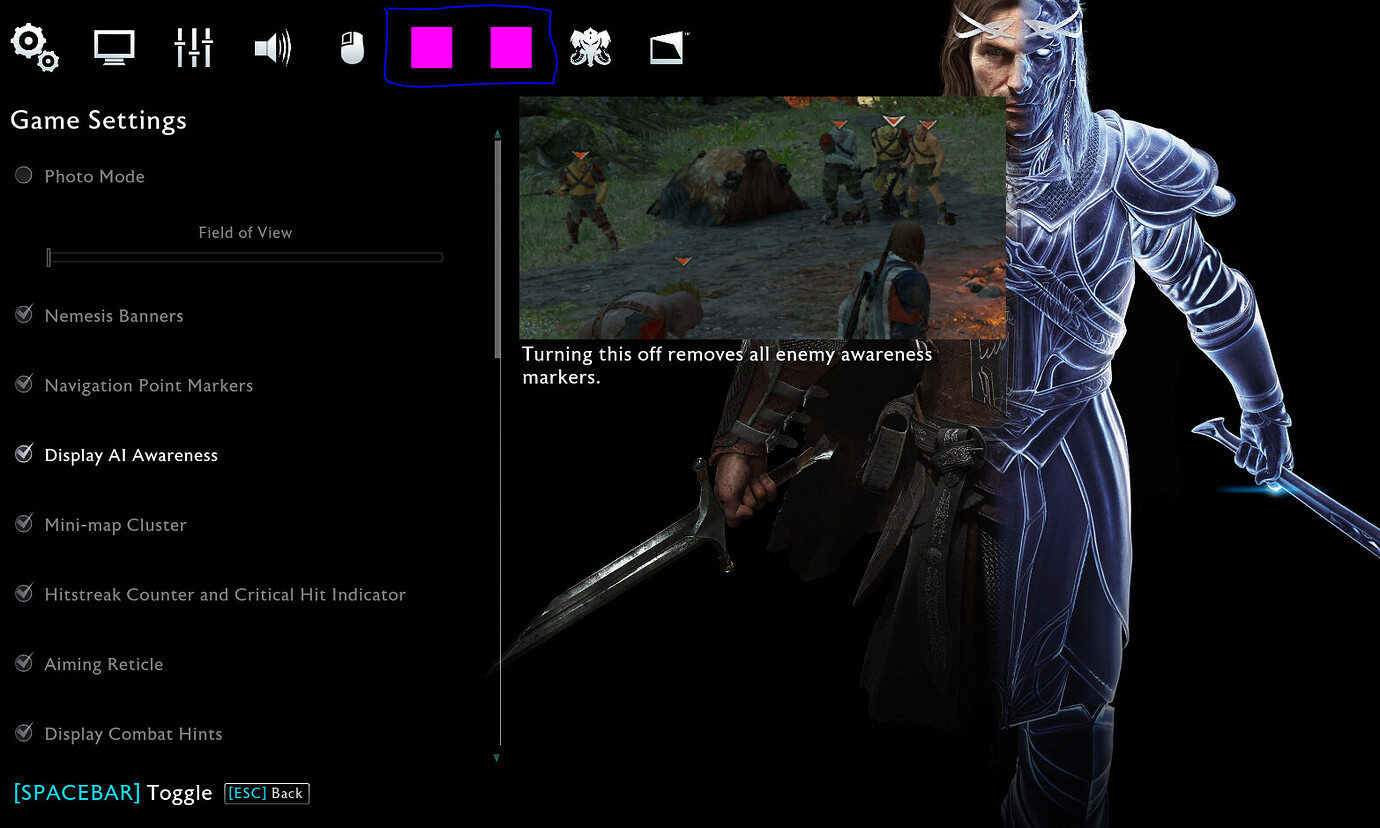Viewport: 1380px width, 828px height.
Task: Open the Game Settings gear icon
Action: pyautogui.click(x=34, y=46)
